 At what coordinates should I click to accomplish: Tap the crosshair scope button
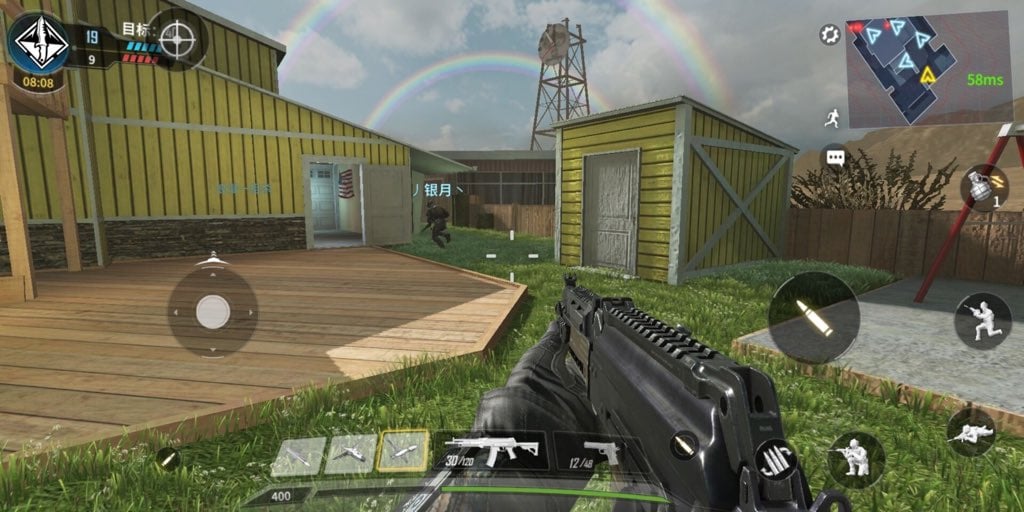(x=178, y=40)
